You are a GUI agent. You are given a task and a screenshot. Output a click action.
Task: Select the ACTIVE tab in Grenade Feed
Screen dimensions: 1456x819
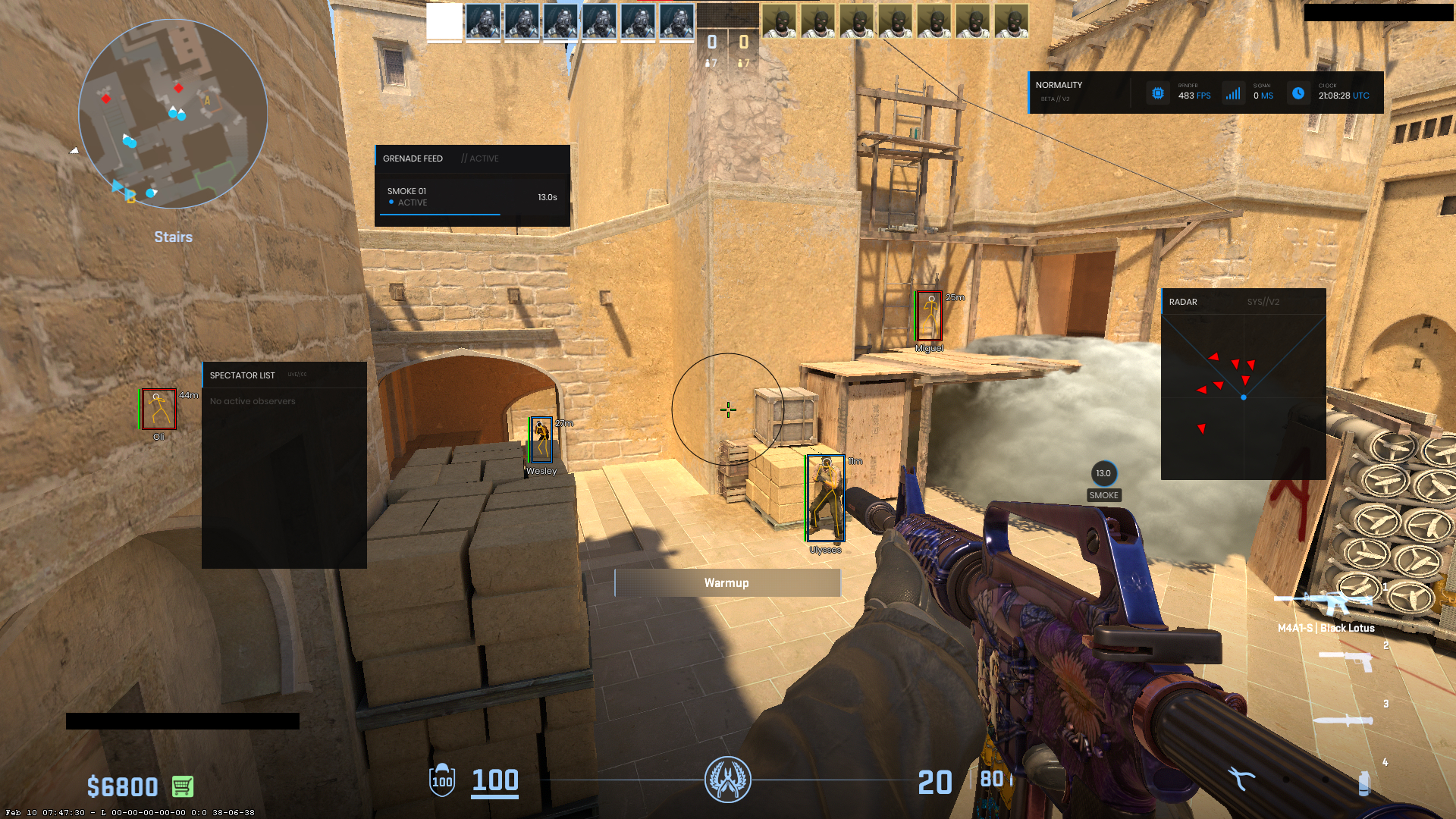click(x=481, y=158)
